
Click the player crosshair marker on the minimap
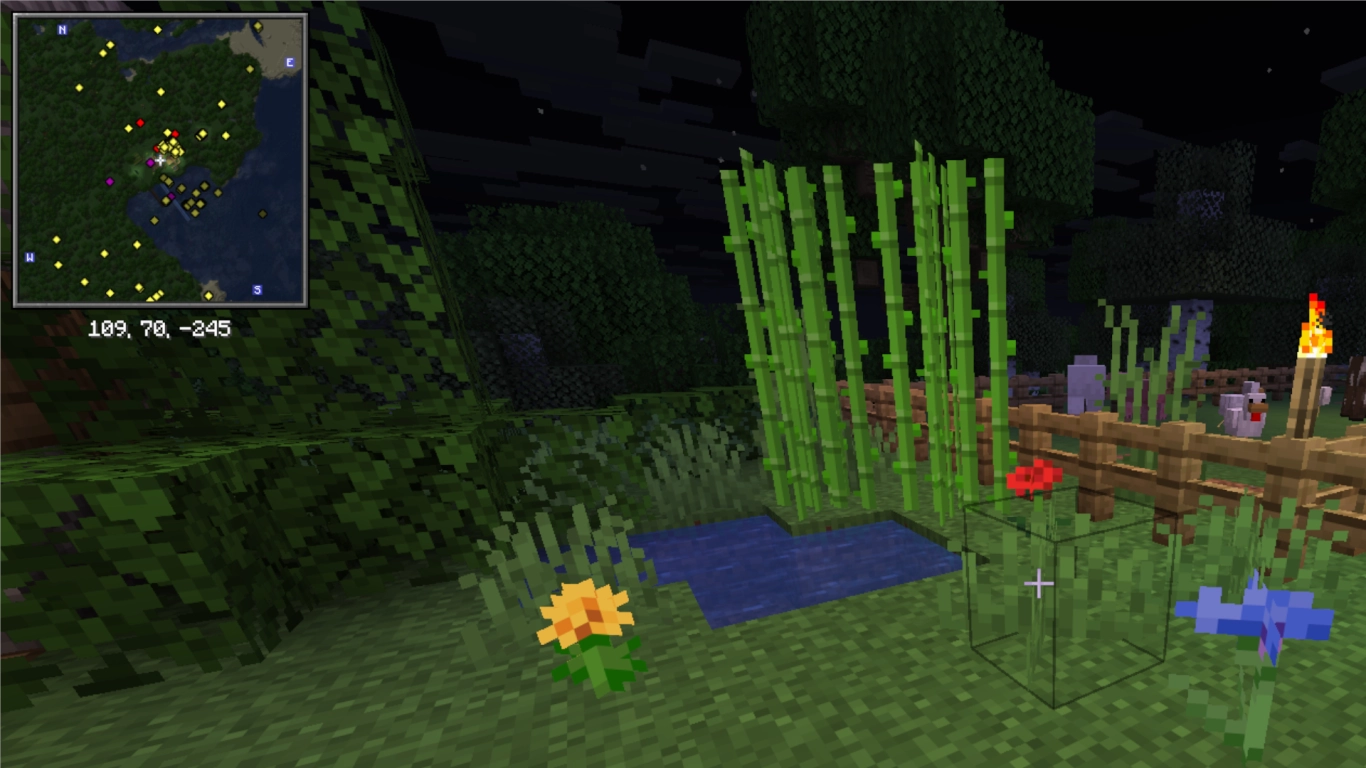pyautogui.click(x=160, y=160)
